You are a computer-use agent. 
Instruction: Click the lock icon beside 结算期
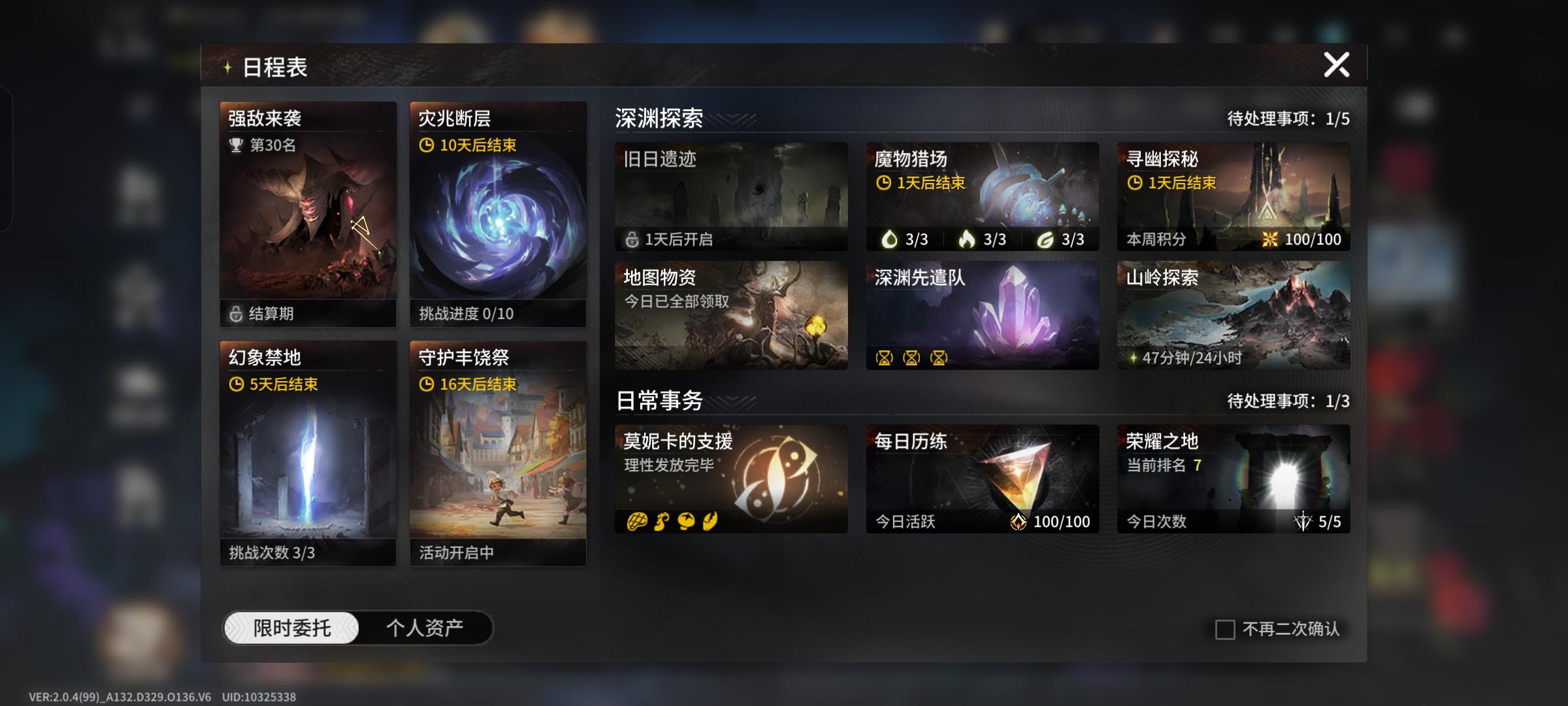tap(238, 314)
